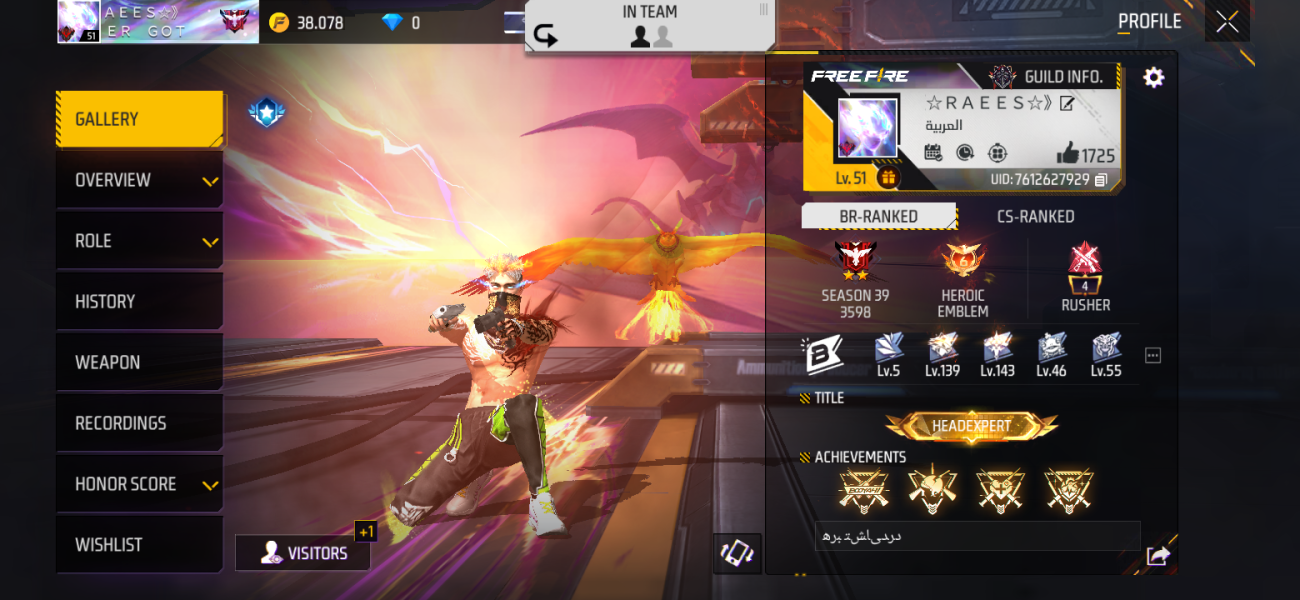Open the Recordings section
The width and height of the screenshot is (1300, 600).
click(139, 424)
